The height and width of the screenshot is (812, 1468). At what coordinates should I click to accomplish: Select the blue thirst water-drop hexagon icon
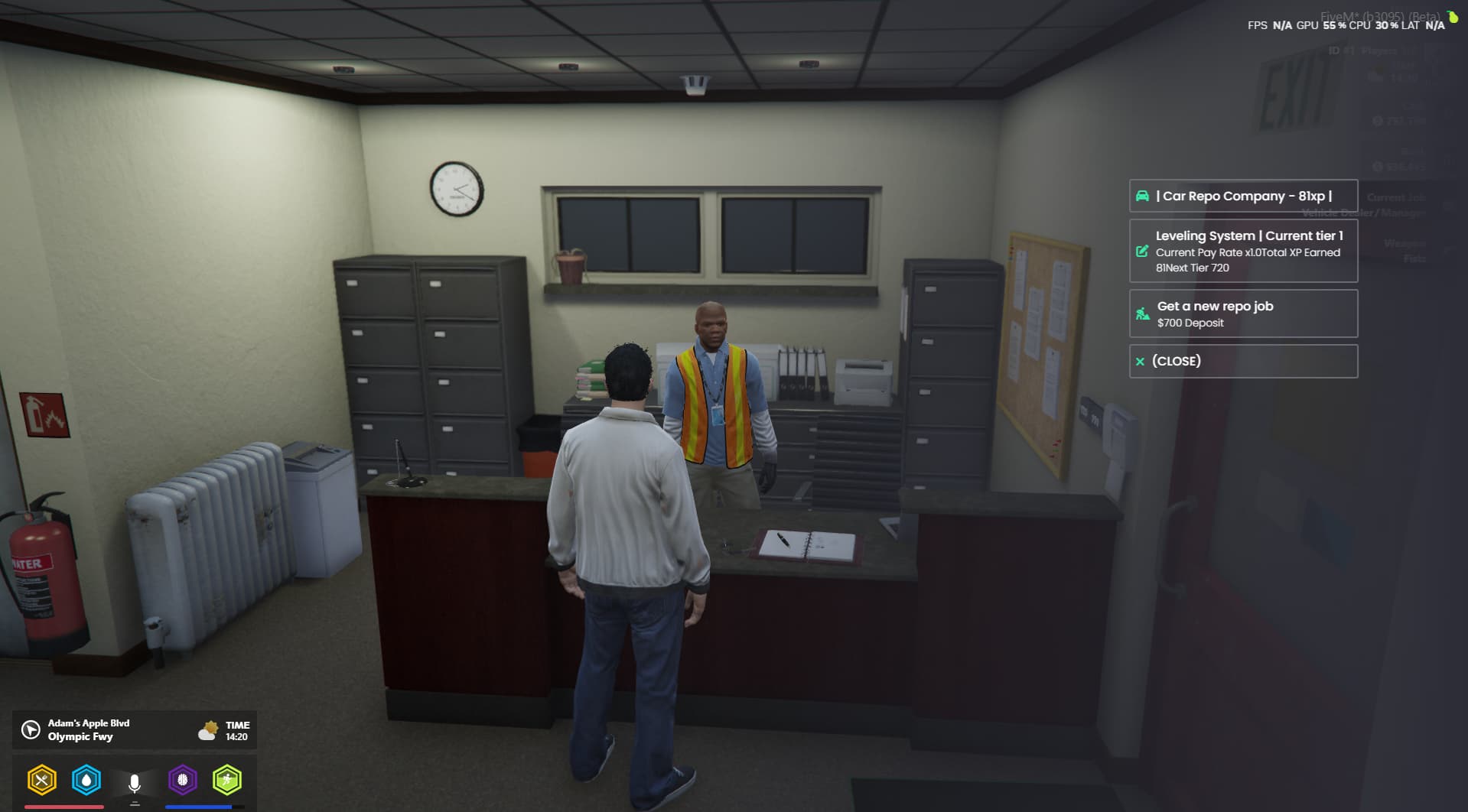click(x=88, y=781)
